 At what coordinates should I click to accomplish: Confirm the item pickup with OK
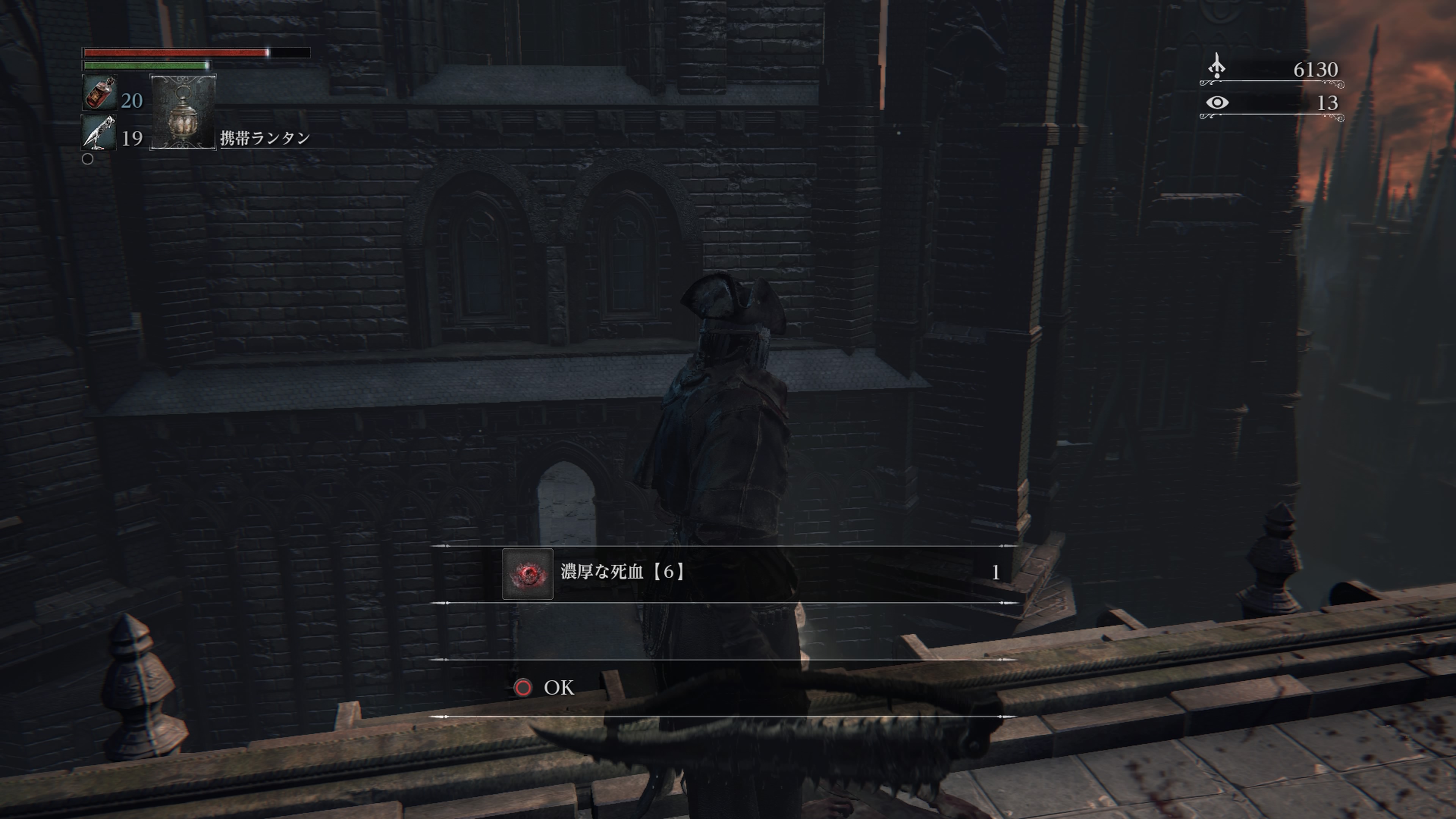pos(544,687)
